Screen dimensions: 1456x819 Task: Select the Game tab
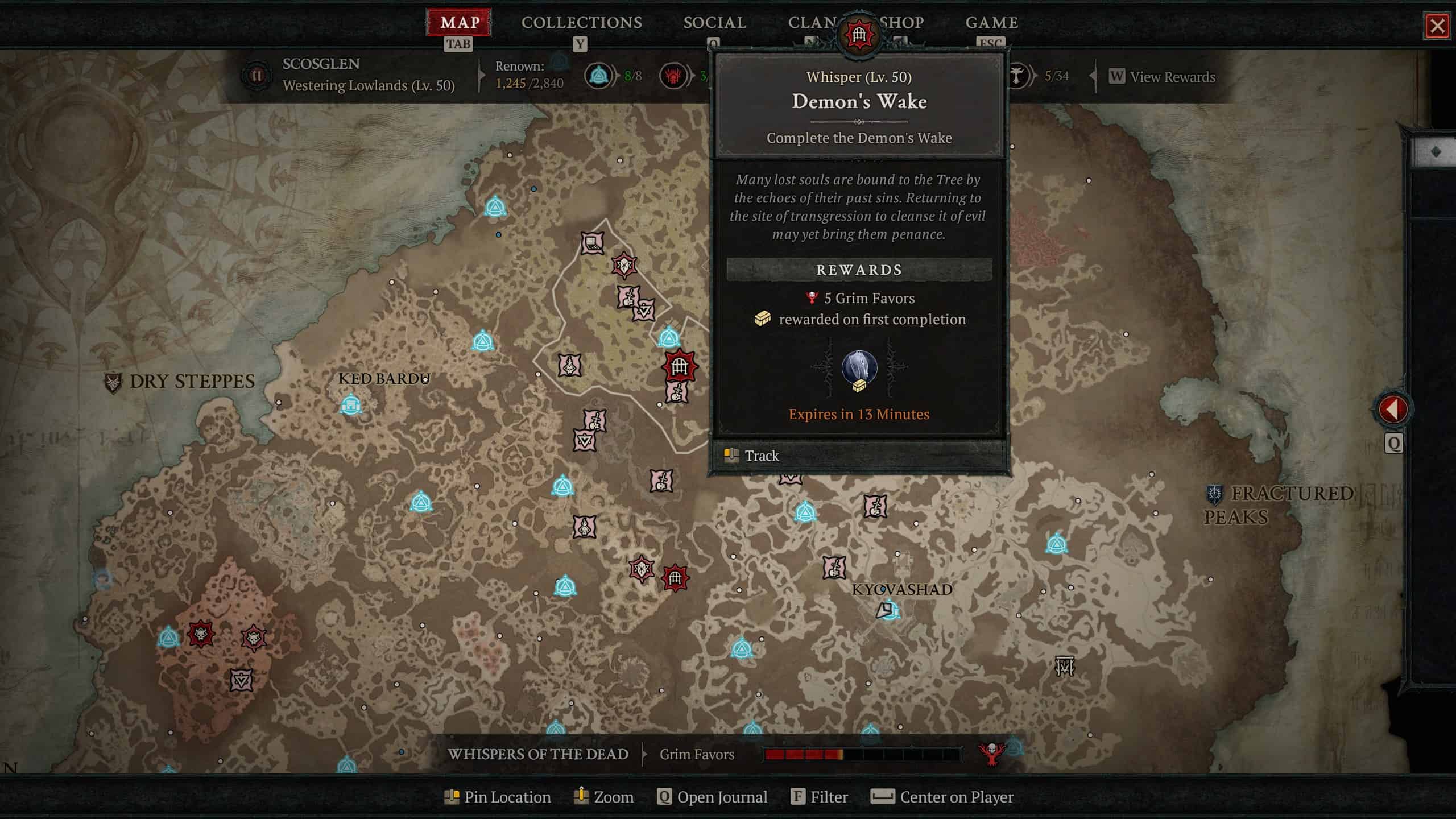991,23
